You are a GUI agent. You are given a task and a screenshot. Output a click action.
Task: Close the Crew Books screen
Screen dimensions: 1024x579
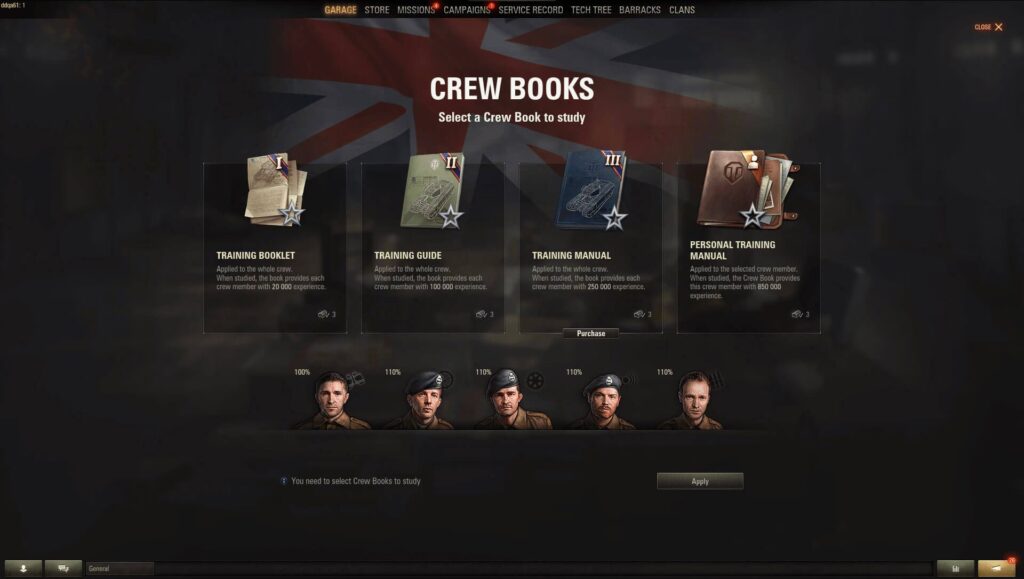[989, 27]
